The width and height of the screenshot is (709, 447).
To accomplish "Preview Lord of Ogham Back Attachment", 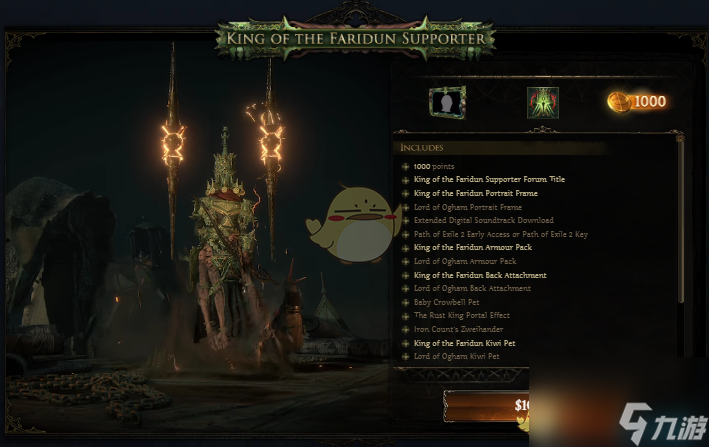I will coord(472,288).
